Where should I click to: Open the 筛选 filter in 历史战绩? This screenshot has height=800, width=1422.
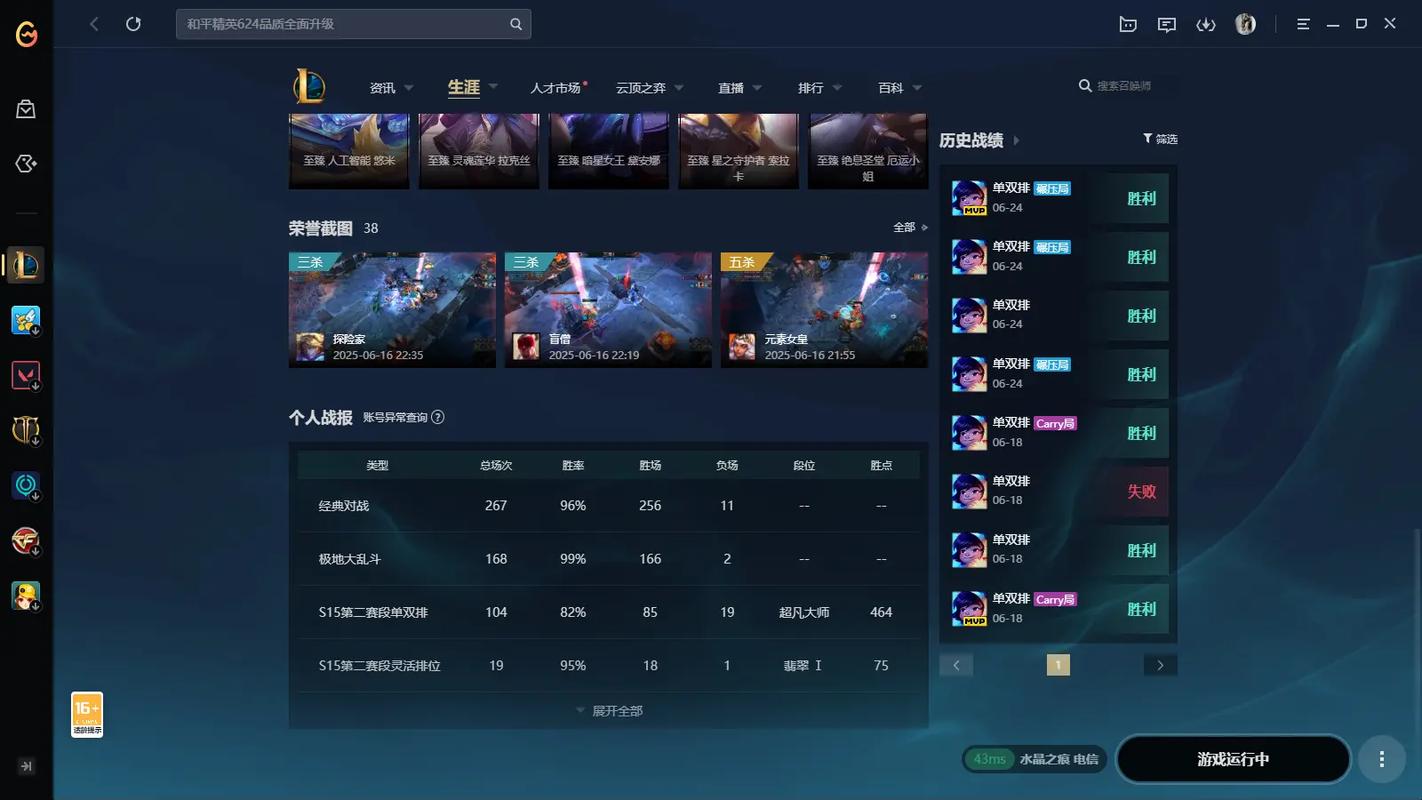pyautogui.click(x=1160, y=139)
